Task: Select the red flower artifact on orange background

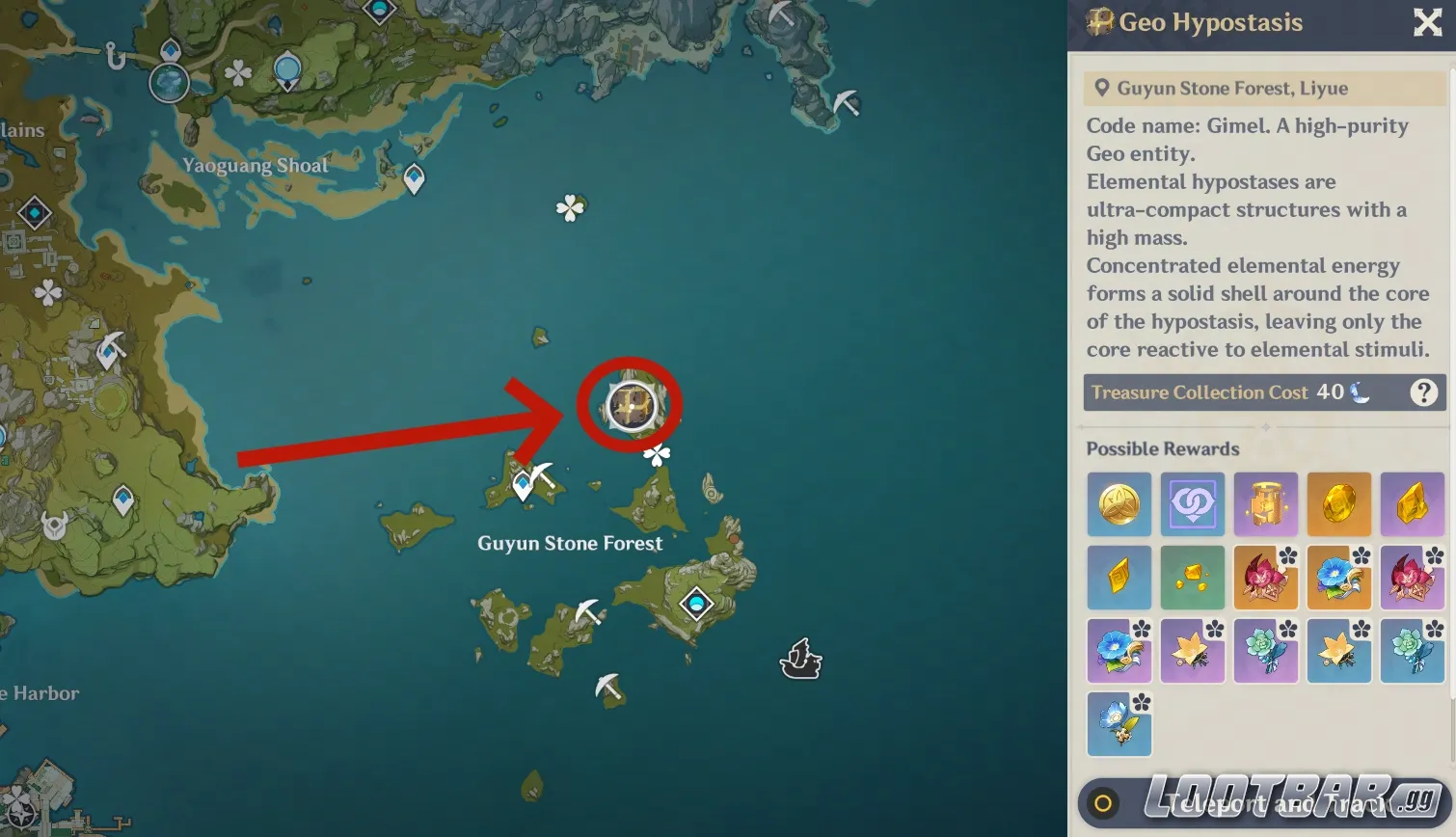Action: 1265,578
